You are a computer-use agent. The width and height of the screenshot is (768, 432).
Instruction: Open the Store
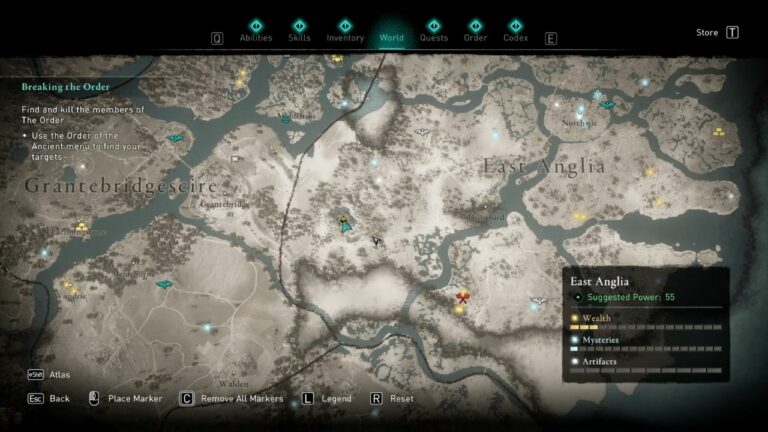click(717, 32)
